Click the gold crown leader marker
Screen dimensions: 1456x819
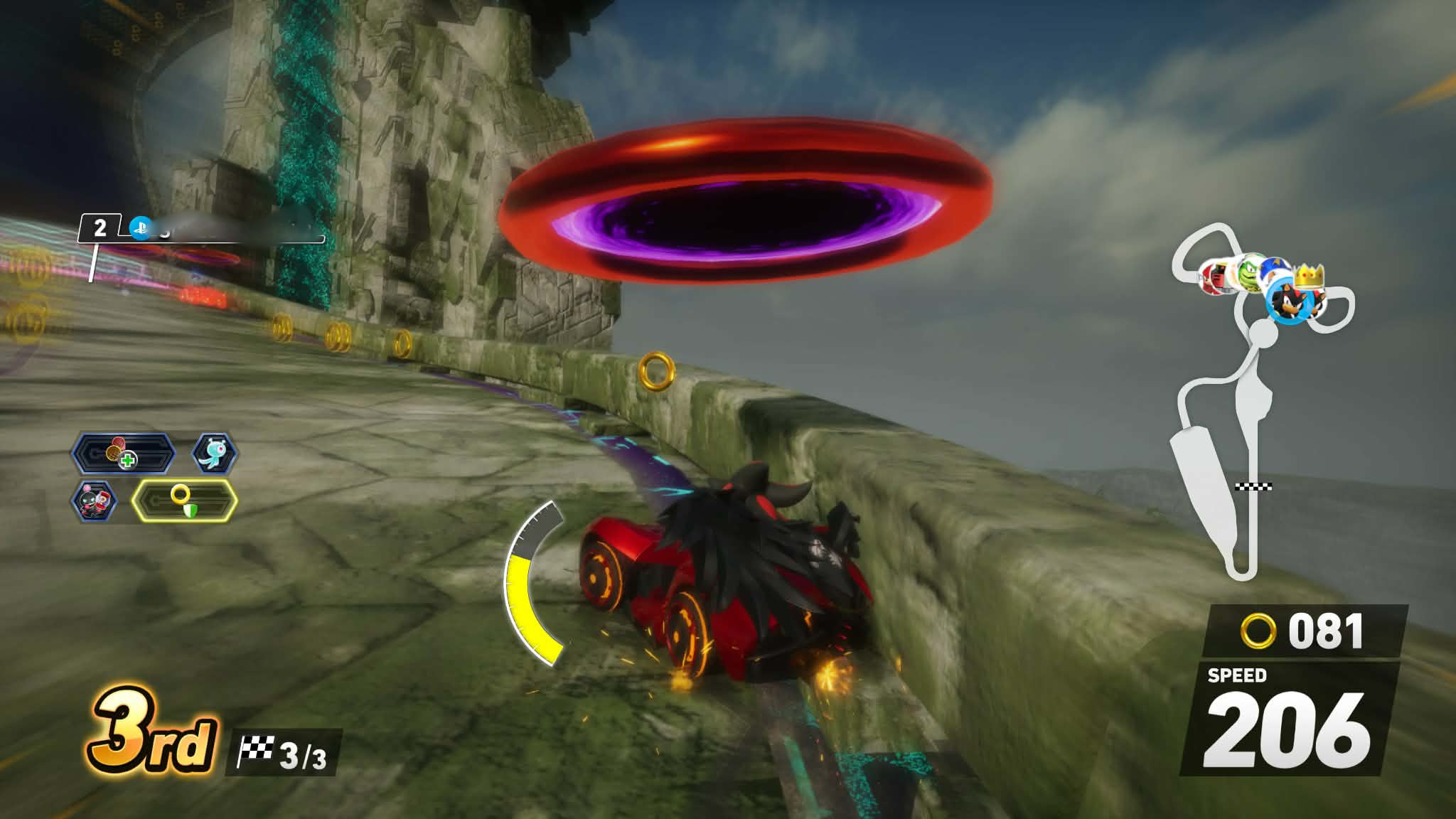pyautogui.click(x=1309, y=274)
